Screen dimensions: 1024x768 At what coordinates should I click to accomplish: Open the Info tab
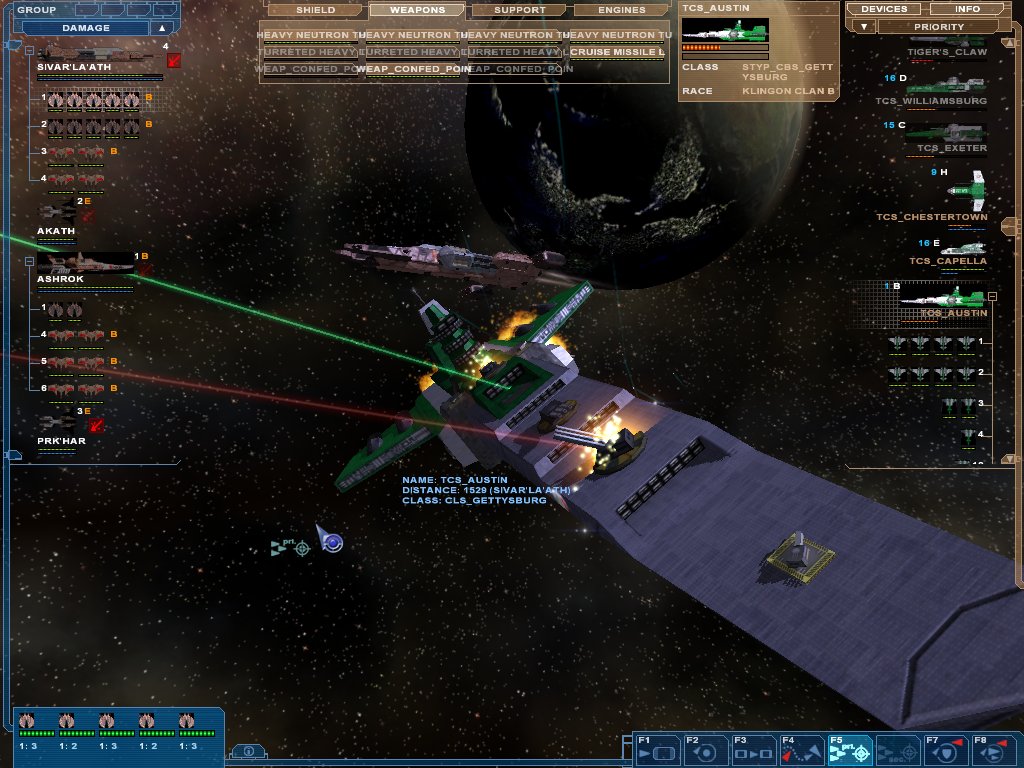[x=967, y=9]
